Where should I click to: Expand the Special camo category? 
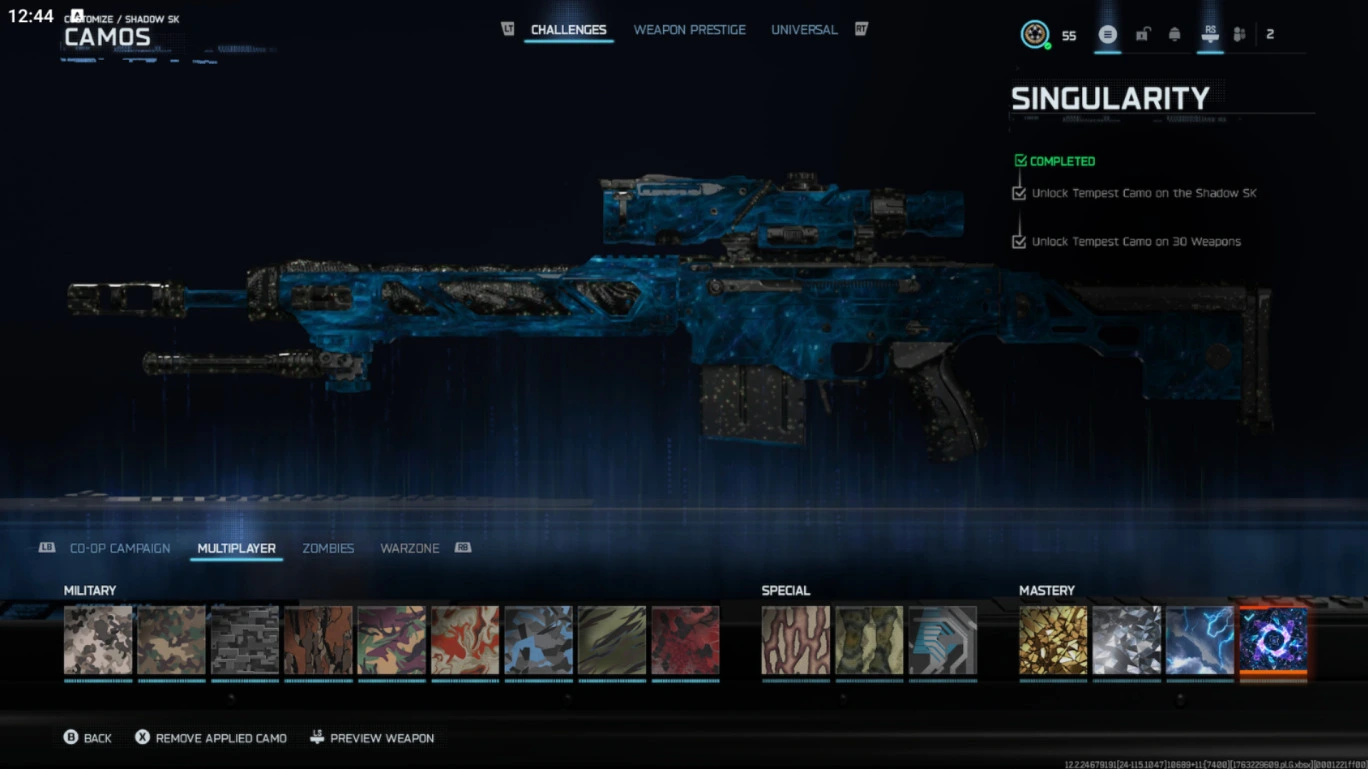point(786,590)
